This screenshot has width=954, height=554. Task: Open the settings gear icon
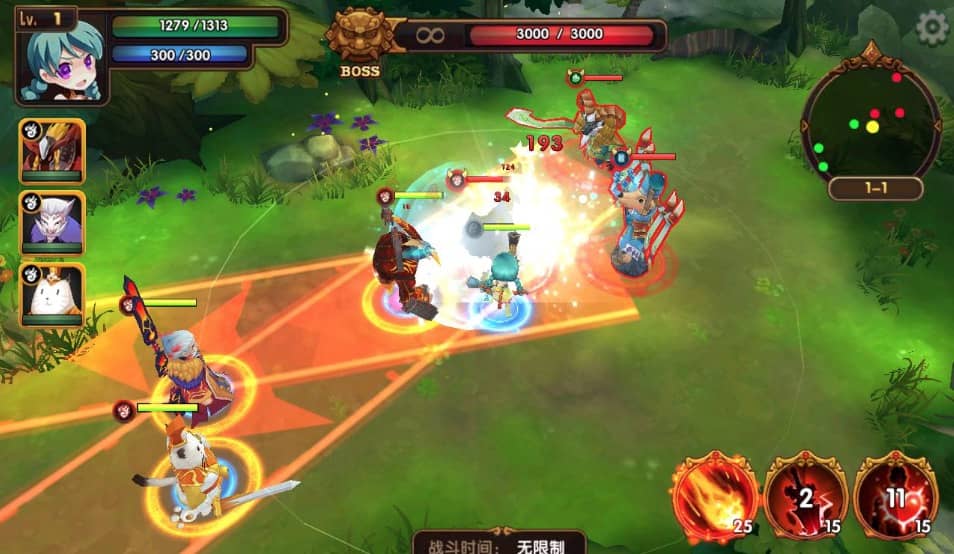932,27
